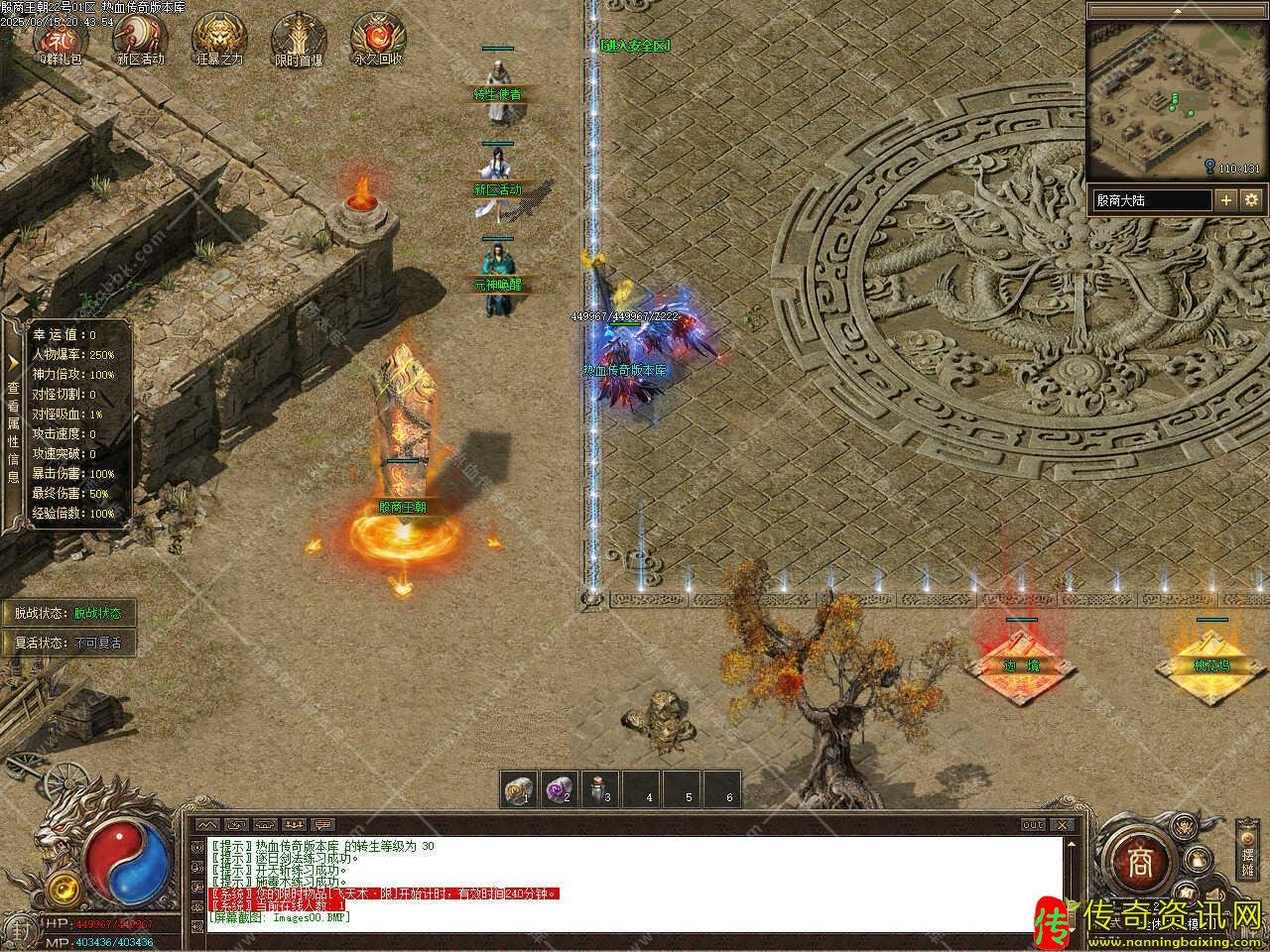Screen dimensions: 1270x952
Task: Click the 脱战状态 status label
Action: (x=67, y=613)
